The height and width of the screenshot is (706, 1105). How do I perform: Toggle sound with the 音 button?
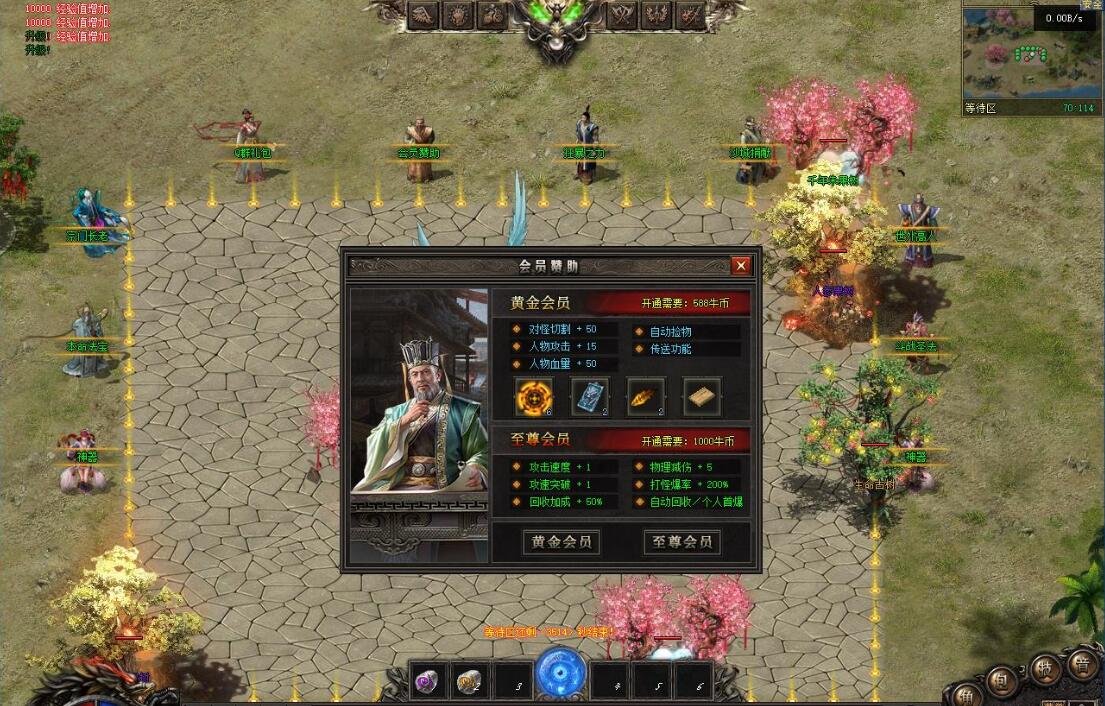click(x=1082, y=663)
